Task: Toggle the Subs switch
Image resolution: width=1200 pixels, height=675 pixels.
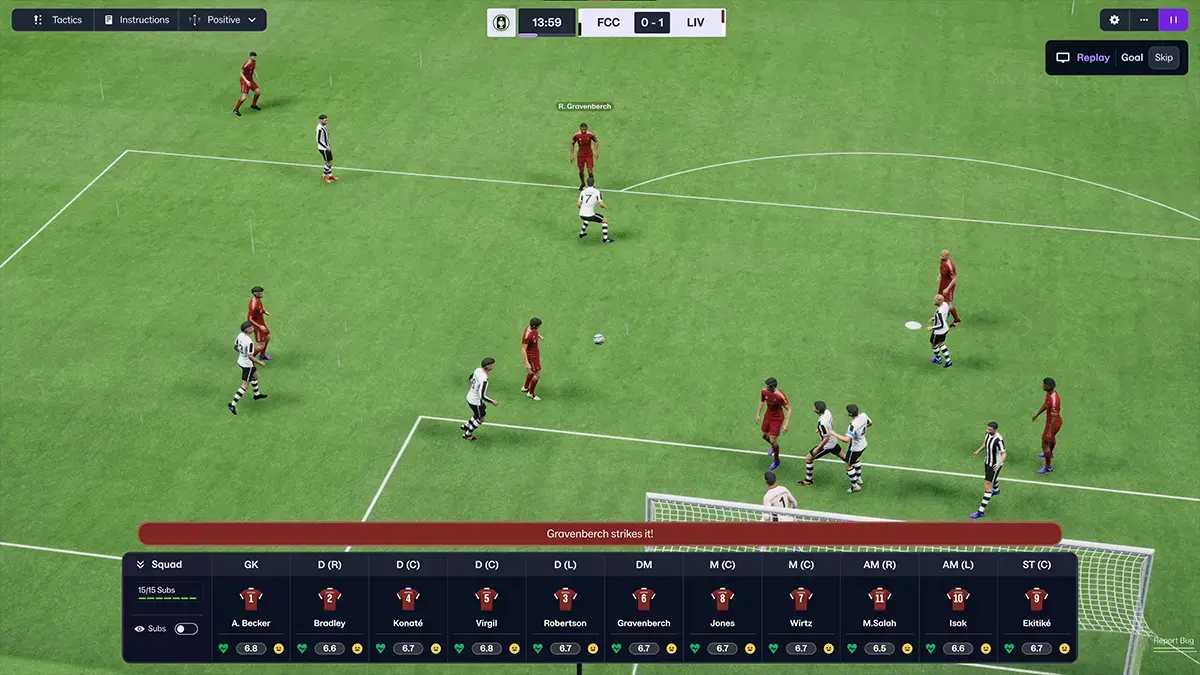Action: (x=186, y=629)
